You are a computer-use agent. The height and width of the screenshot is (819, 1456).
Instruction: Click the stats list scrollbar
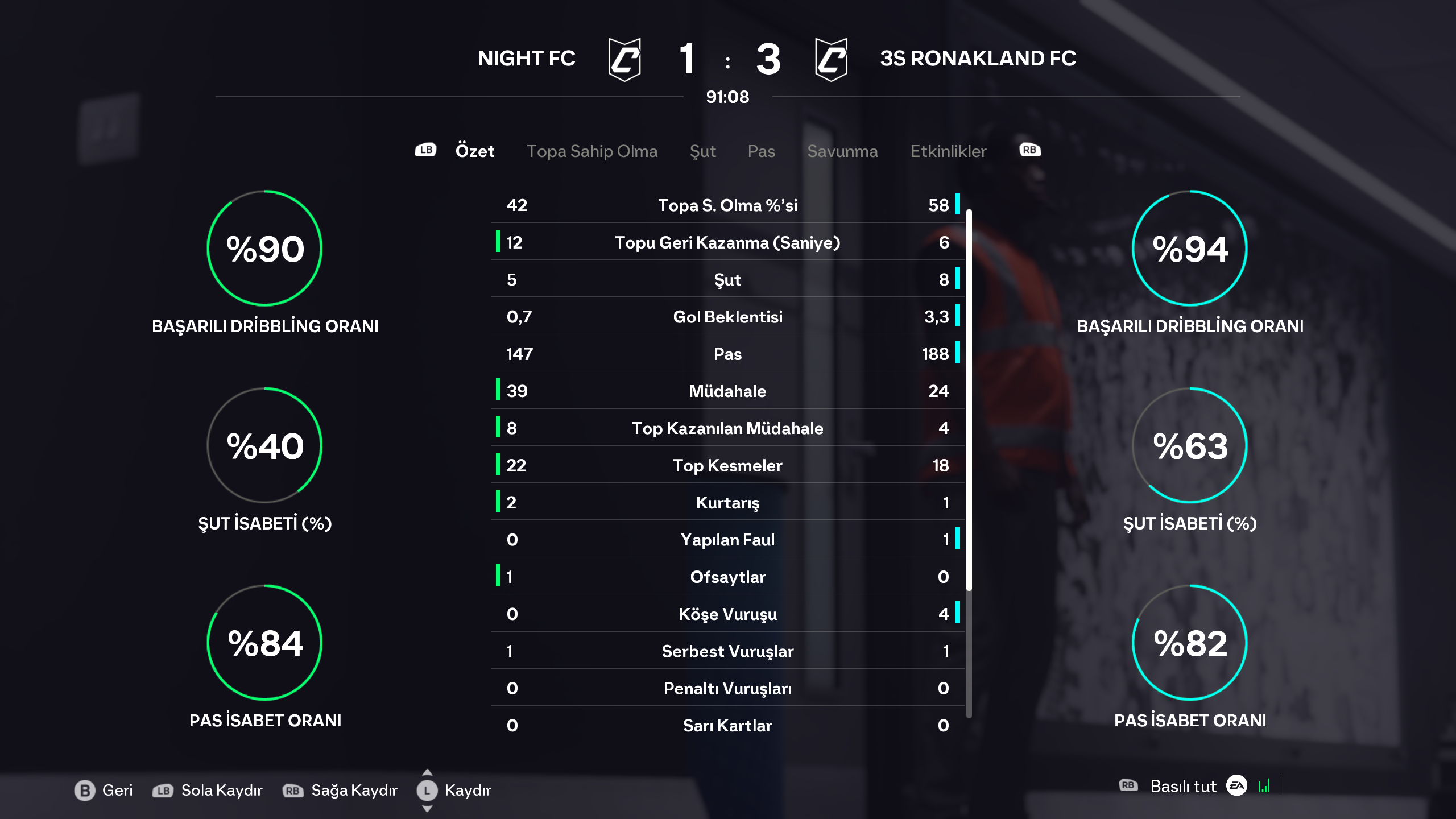969,398
